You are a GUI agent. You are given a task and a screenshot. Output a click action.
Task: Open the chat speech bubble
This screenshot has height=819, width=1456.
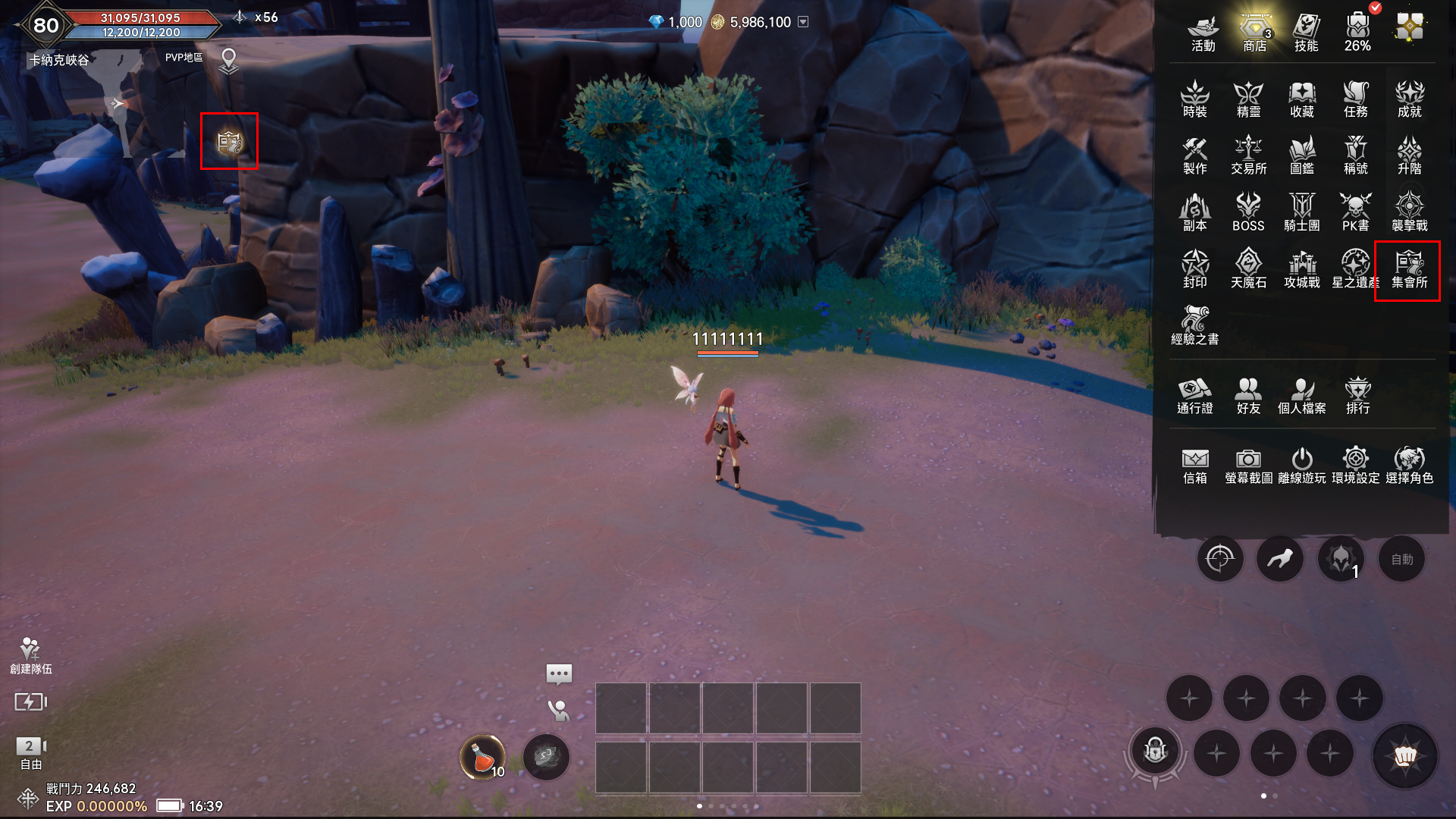click(559, 673)
